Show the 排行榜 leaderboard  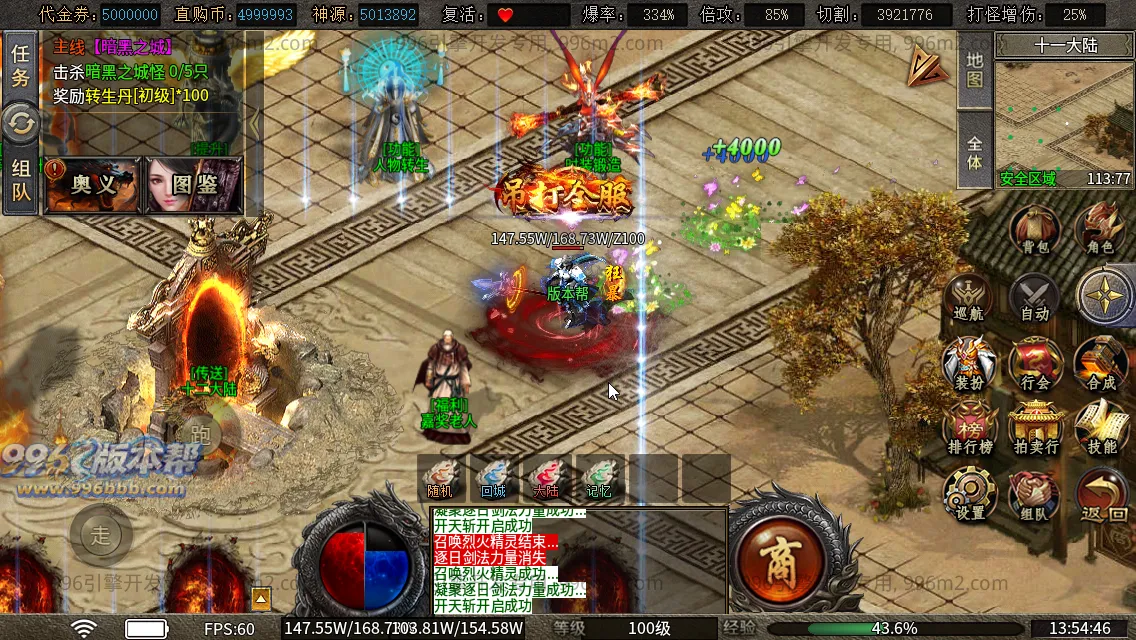click(x=969, y=430)
